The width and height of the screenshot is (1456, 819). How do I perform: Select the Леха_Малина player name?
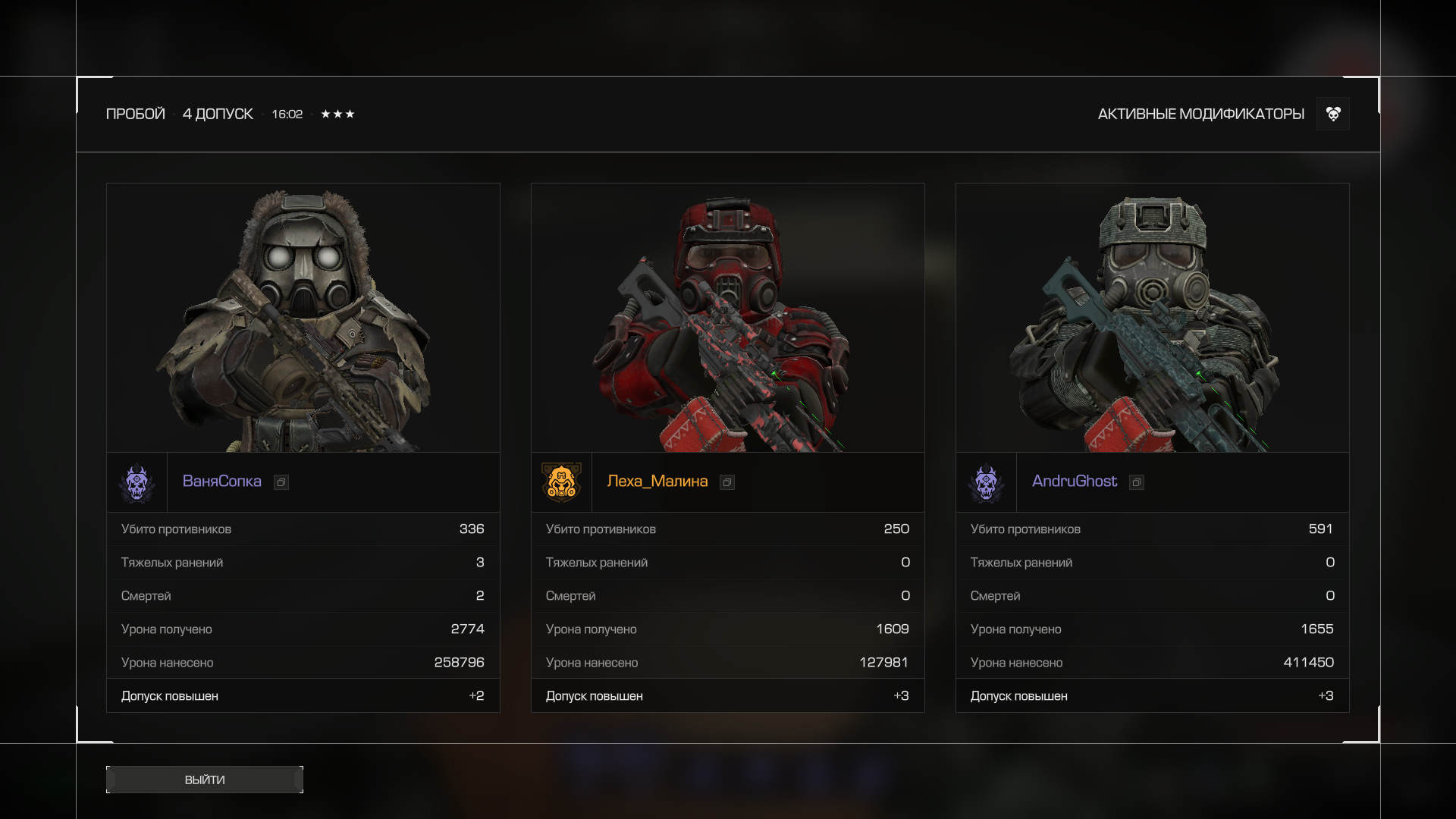point(657,482)
